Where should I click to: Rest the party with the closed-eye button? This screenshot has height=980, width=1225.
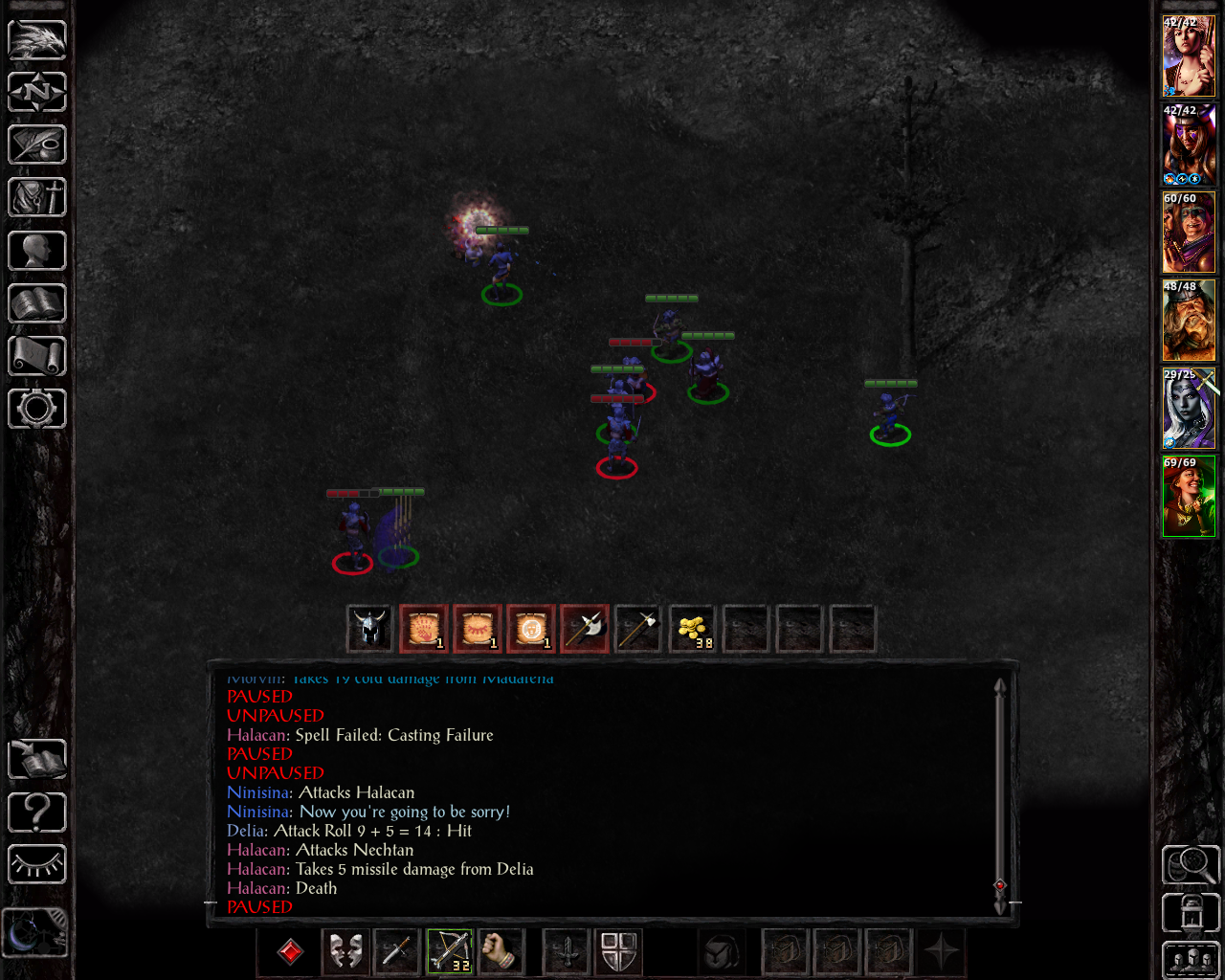(37, 865)
